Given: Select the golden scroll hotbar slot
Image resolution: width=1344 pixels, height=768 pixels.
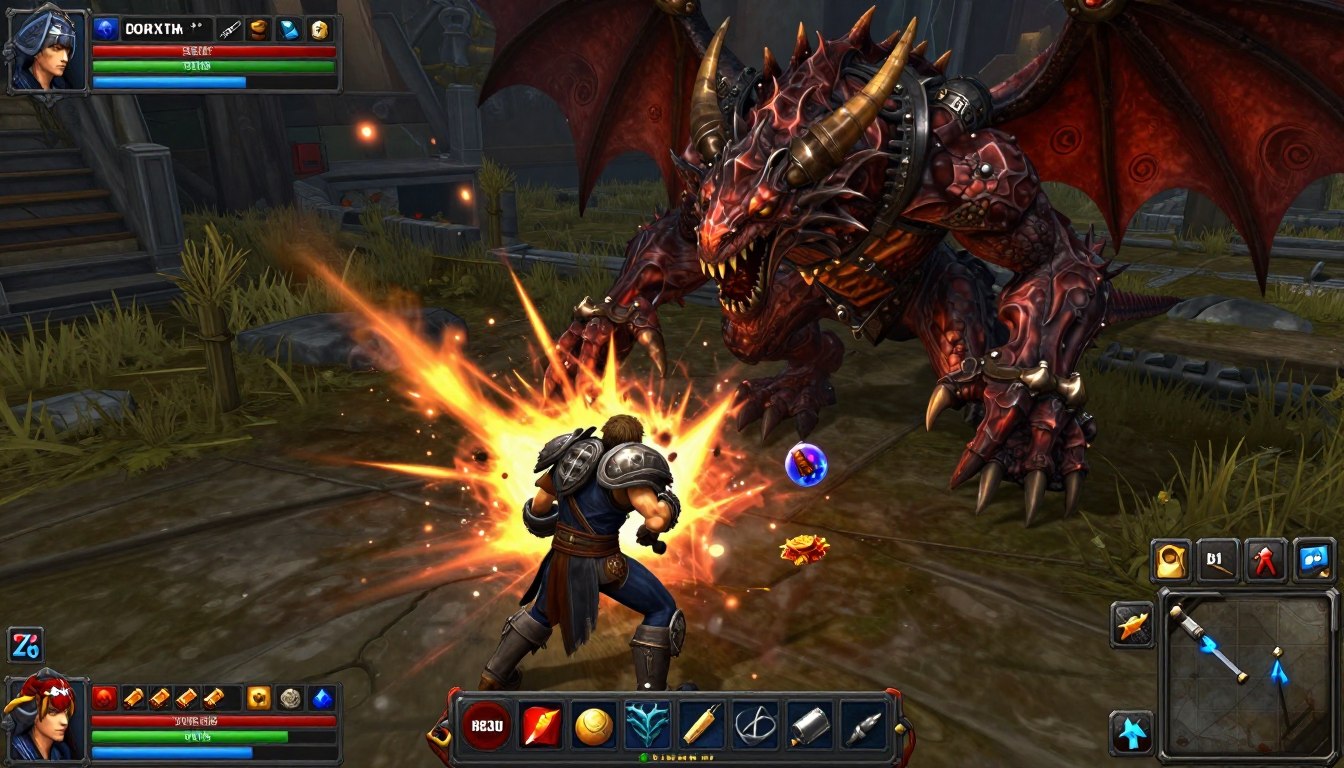Looking at the screenshot, I should [x=701, y=726].
